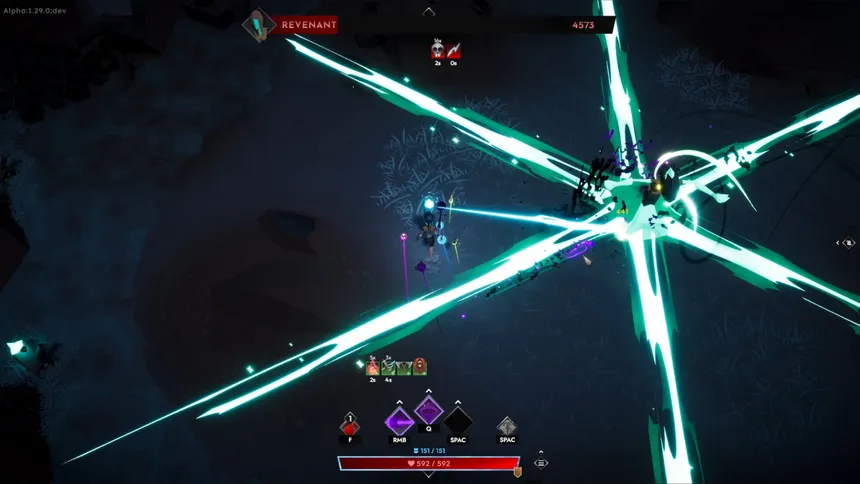Inspect the brown hooded figure buff icon
This screenshot has width=860, height=484.
(x=420, y=367)
